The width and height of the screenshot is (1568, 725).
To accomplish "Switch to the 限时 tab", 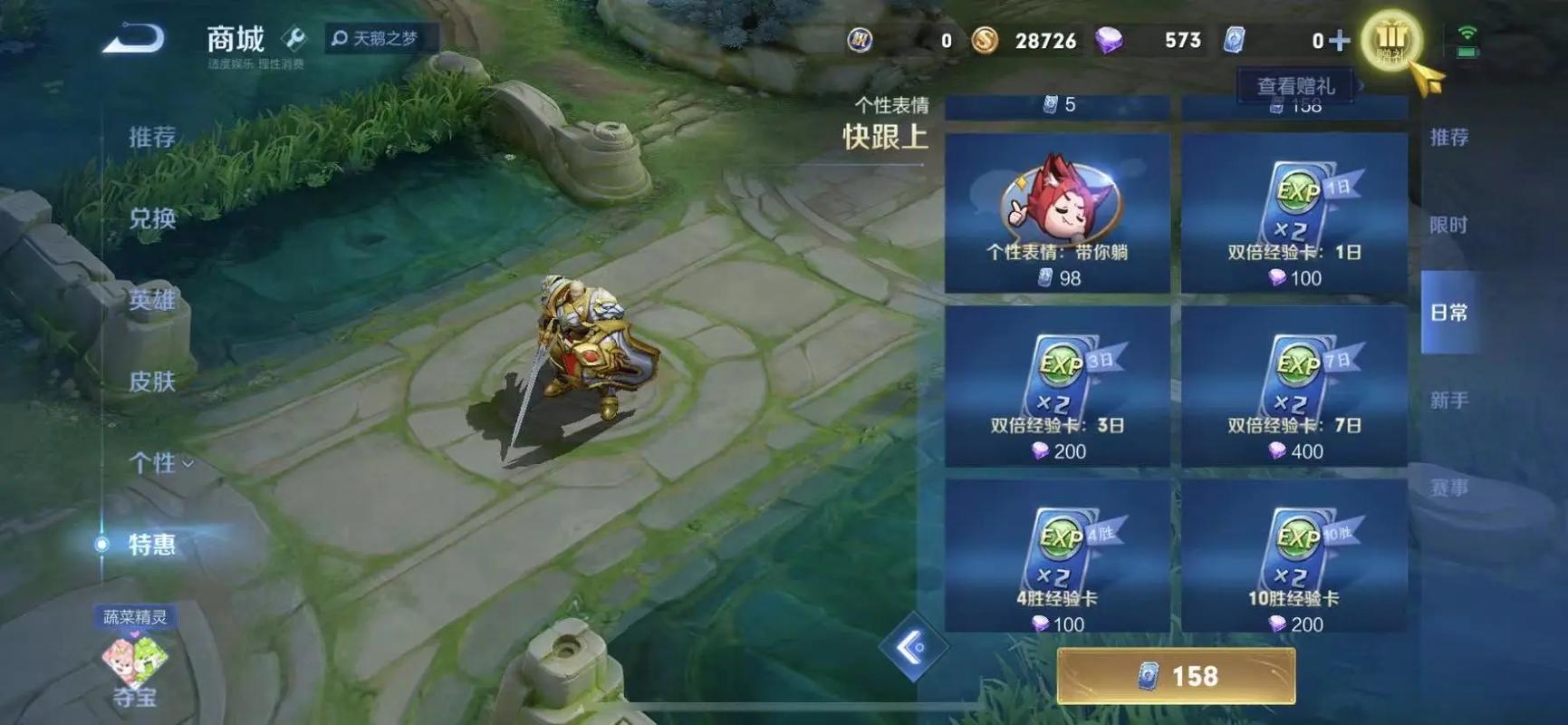I will pyautogui.click(x=1449, y=224).
